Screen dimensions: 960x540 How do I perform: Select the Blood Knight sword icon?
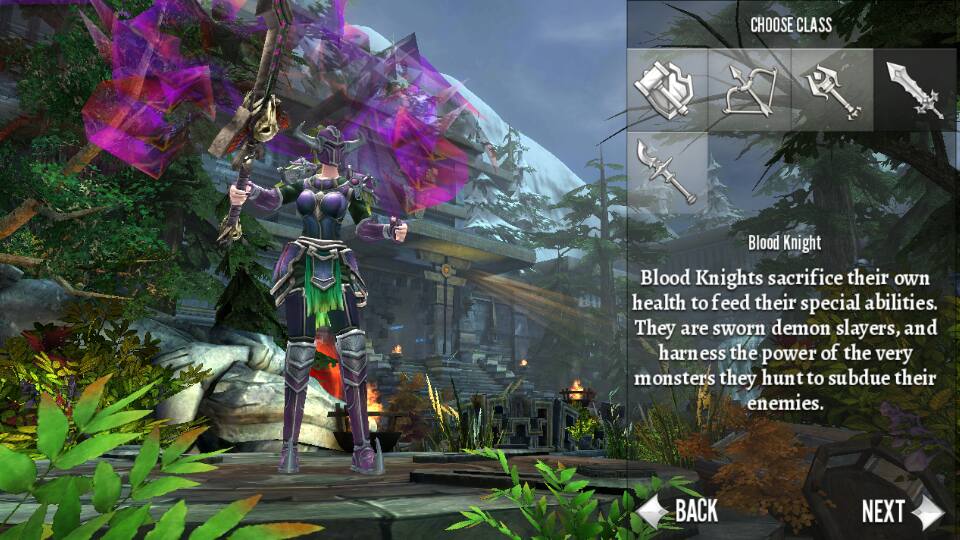[914, 91]
